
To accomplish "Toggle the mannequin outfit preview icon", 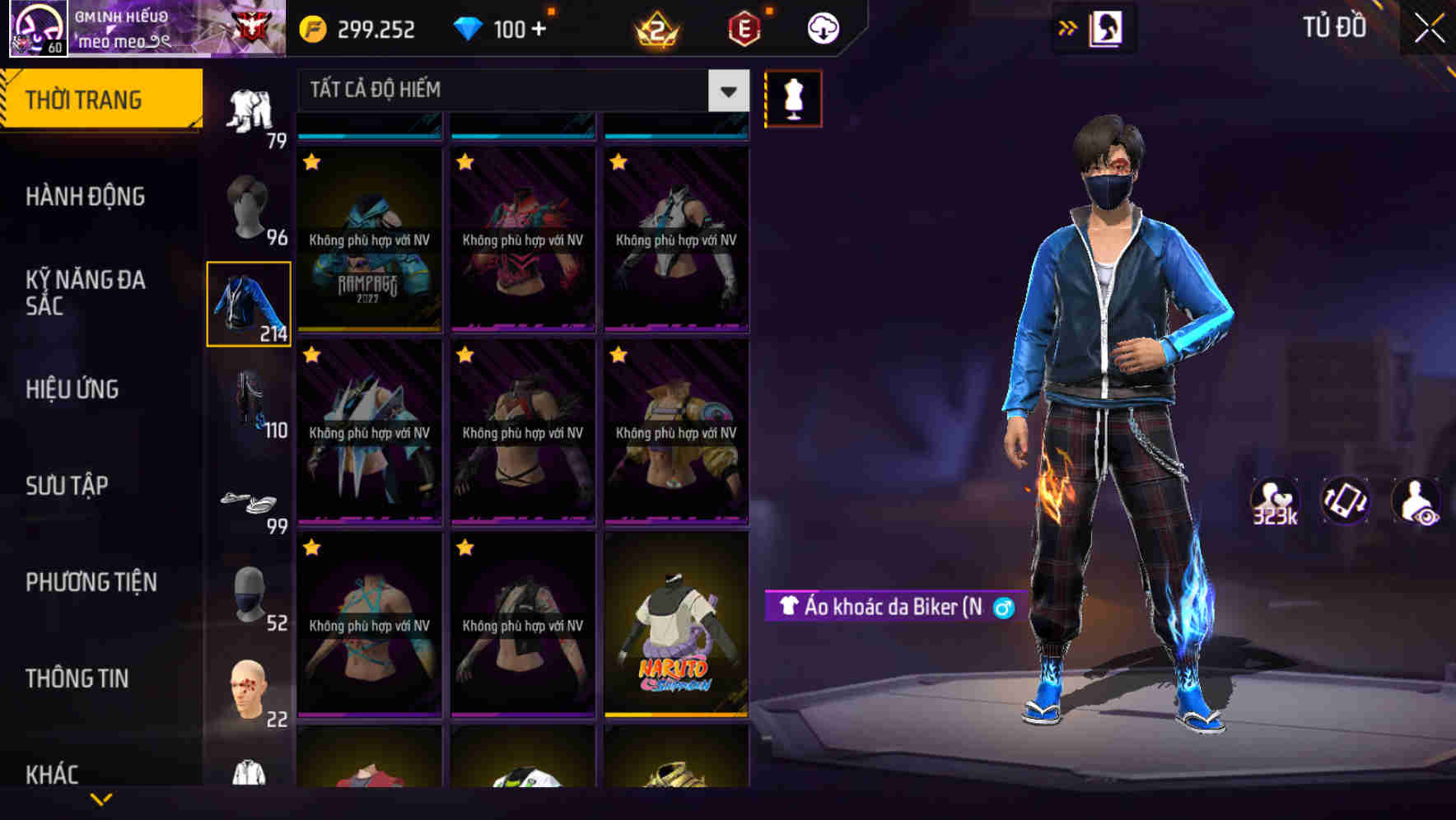I will point(793,97).
